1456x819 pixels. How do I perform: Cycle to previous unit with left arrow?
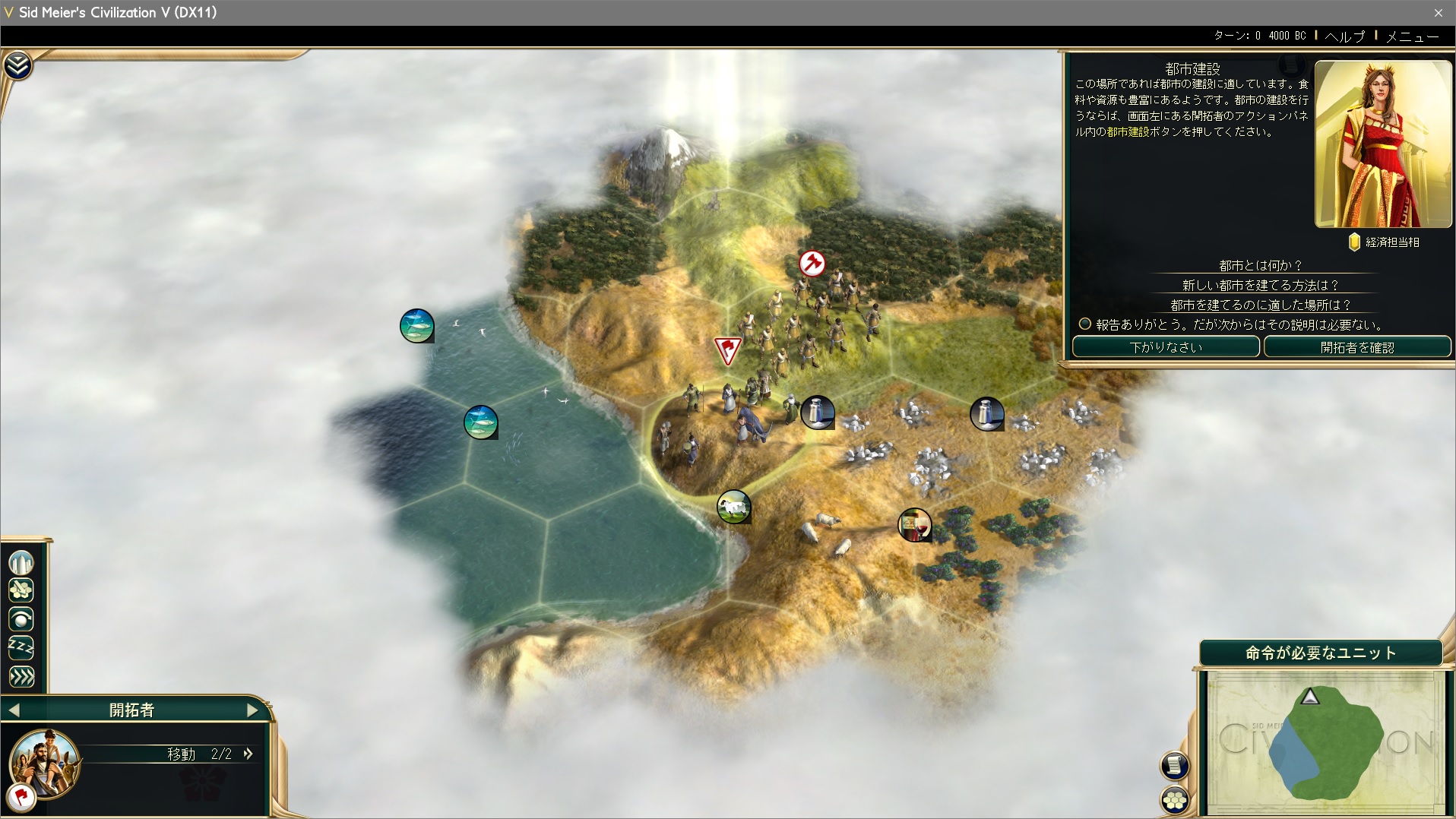tap(14, 710)
